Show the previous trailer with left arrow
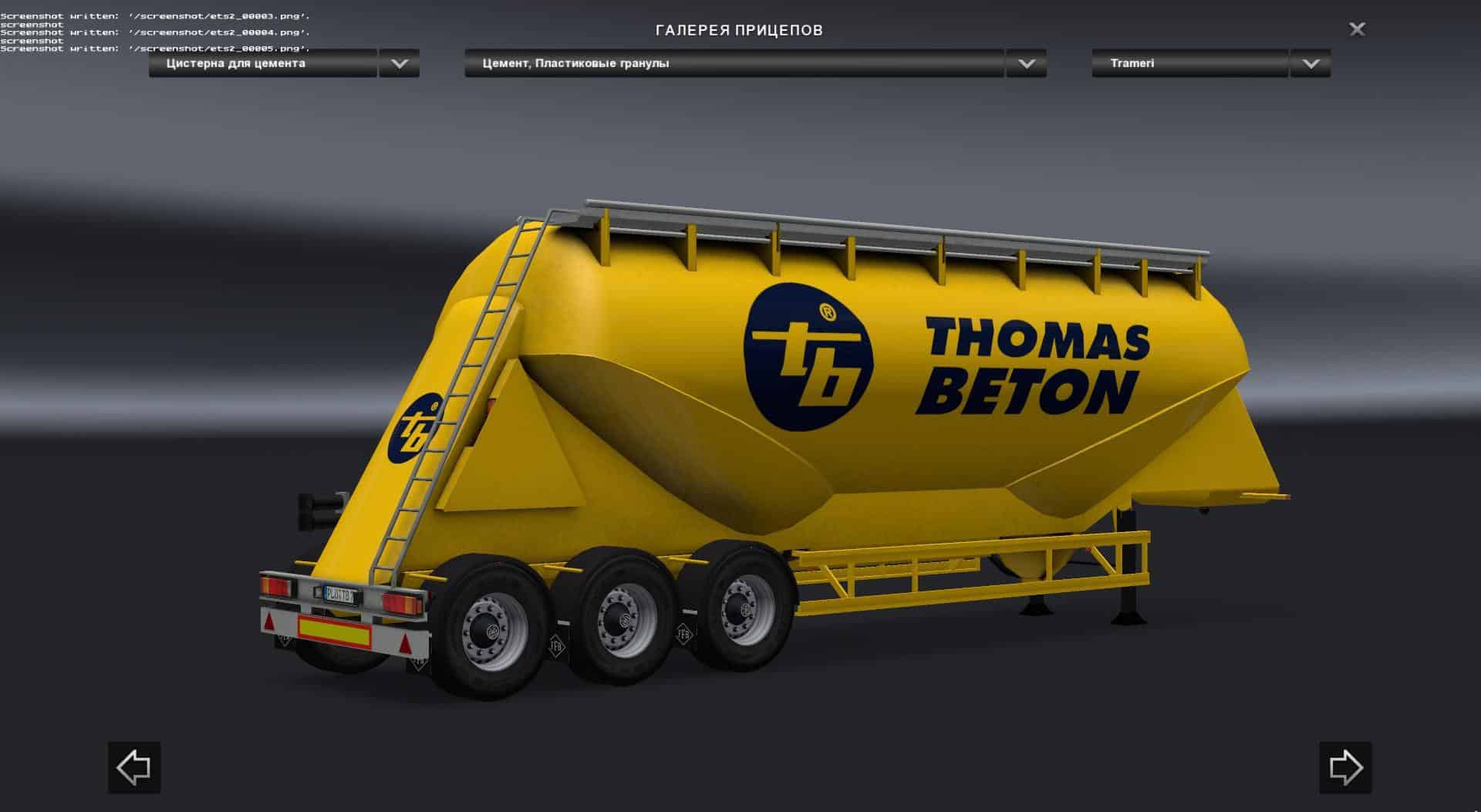This screenshot has width=1481, height=812. (134, 767)
